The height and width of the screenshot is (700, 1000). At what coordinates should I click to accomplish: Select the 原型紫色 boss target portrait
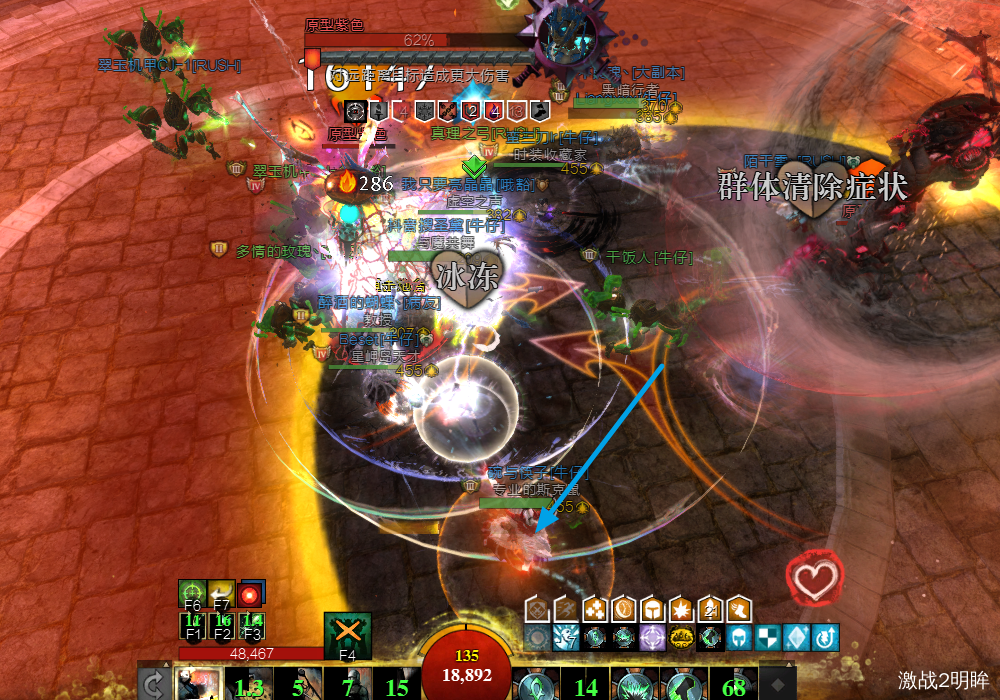point(562,40)
